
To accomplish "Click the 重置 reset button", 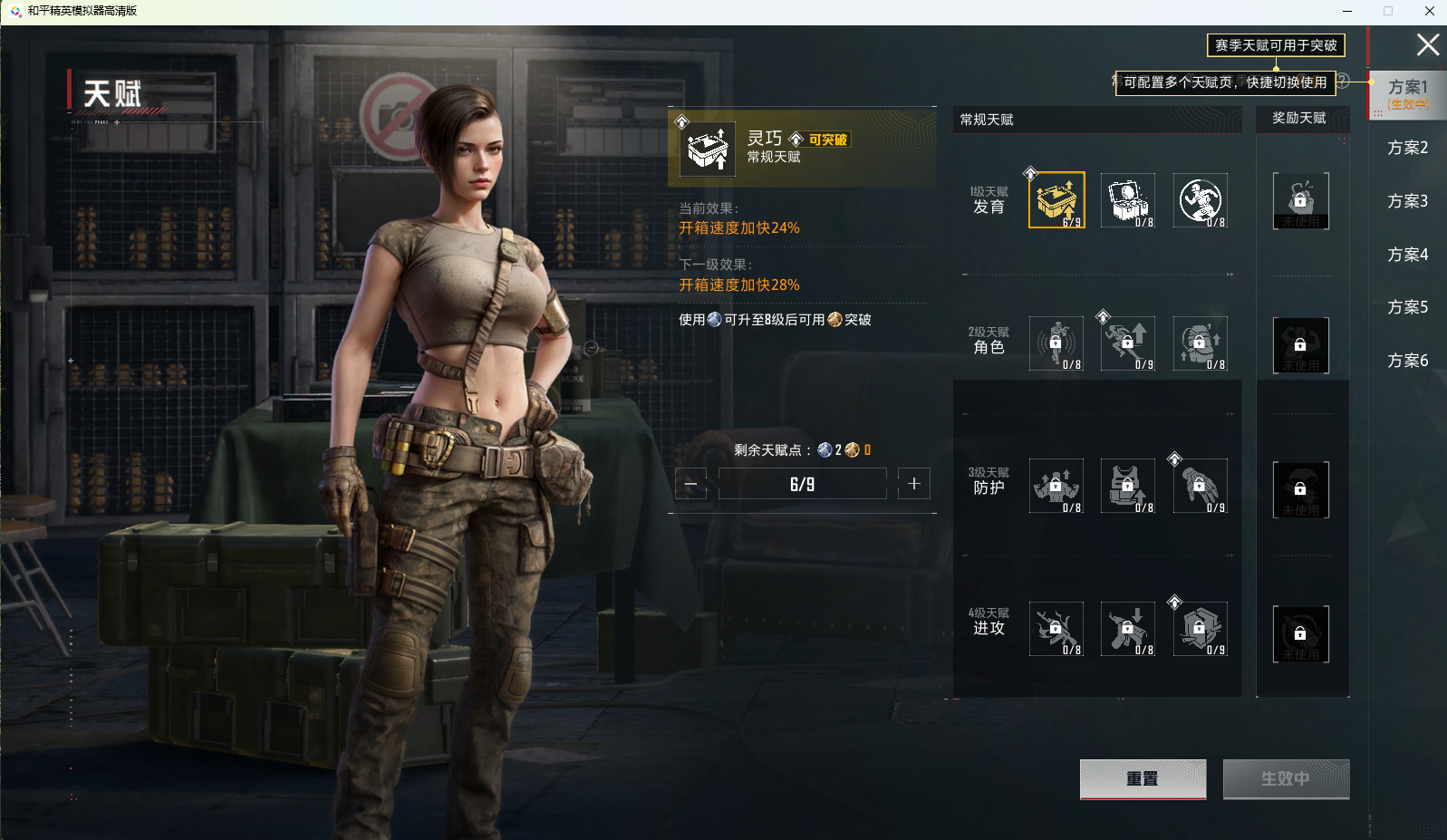I will [x=1143, y=778].
